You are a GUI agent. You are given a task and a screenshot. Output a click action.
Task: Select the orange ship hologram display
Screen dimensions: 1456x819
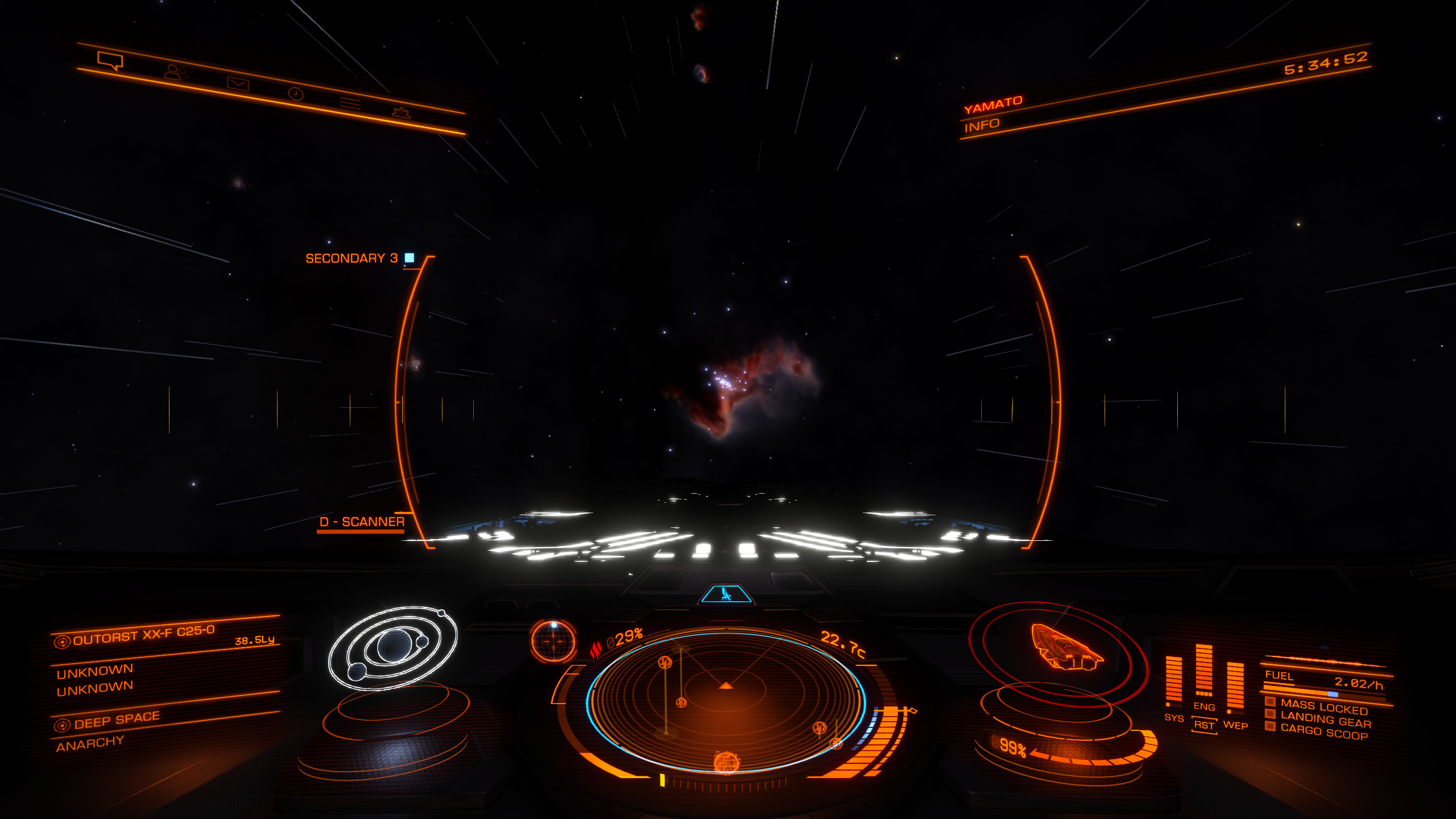1065,647
